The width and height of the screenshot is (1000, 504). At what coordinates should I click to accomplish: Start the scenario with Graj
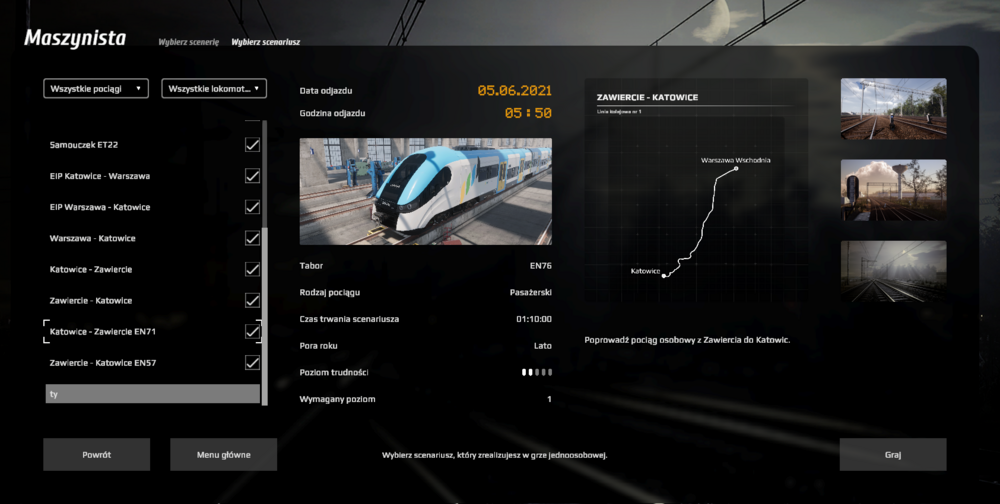coord(893,455)
